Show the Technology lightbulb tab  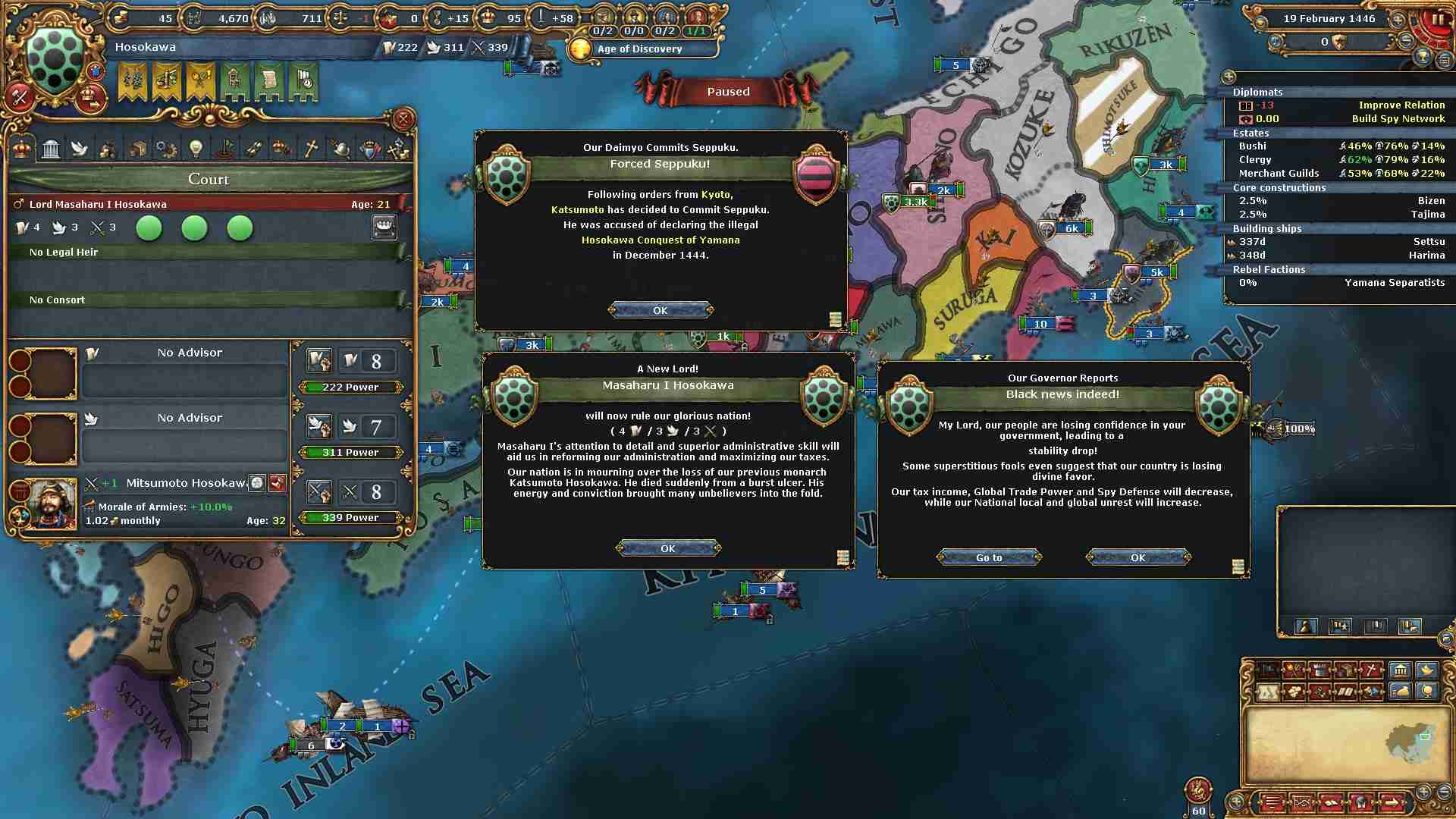(196, 149)
